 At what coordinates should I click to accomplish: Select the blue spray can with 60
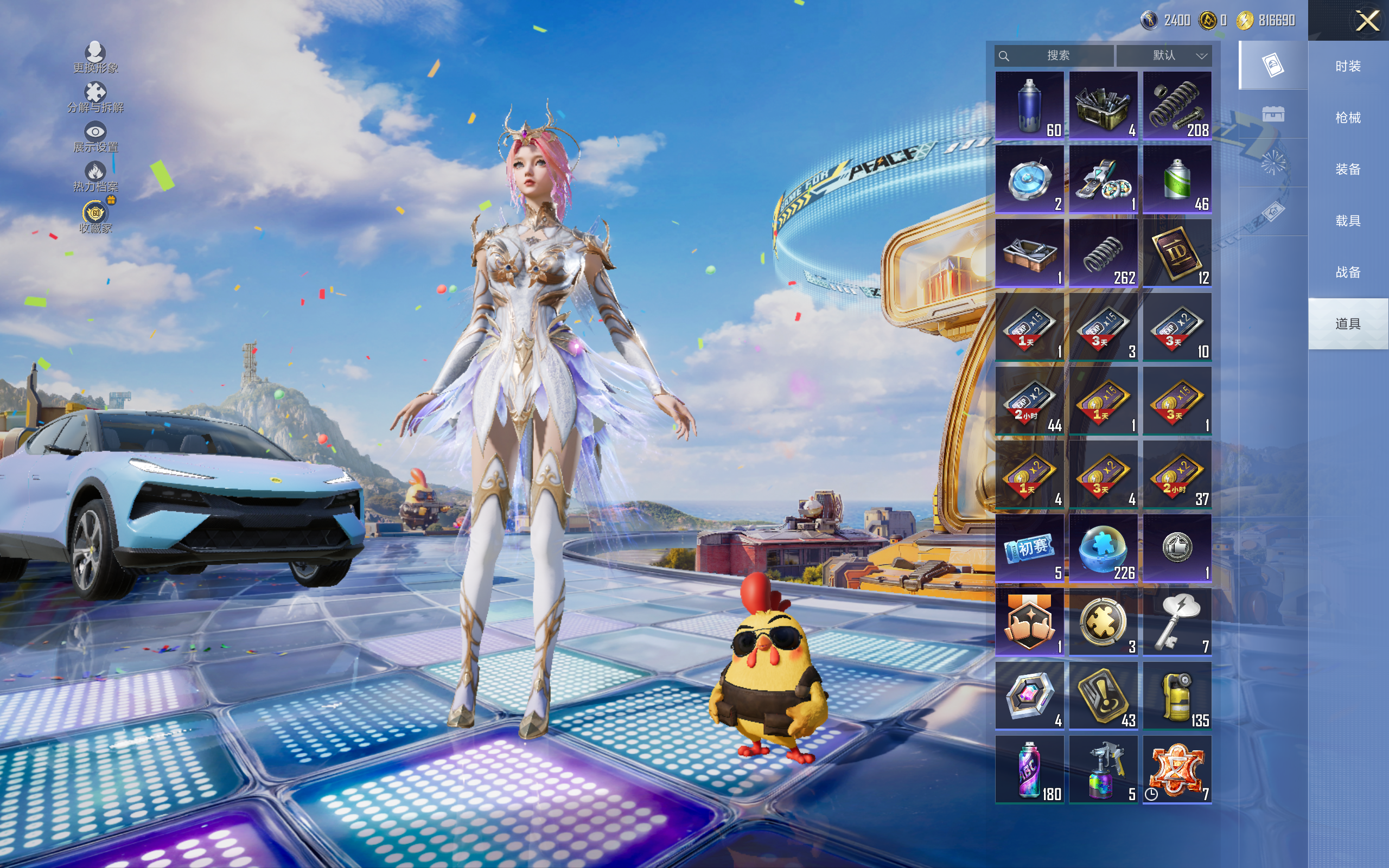coord(1029,106)
